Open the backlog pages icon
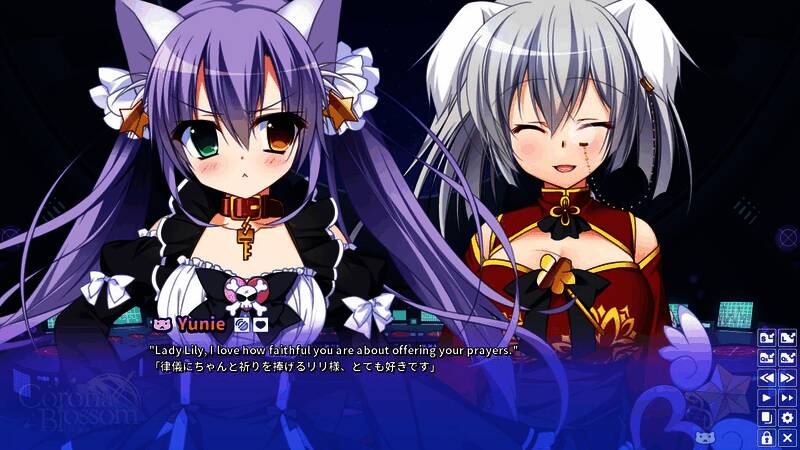 point(767,418)
